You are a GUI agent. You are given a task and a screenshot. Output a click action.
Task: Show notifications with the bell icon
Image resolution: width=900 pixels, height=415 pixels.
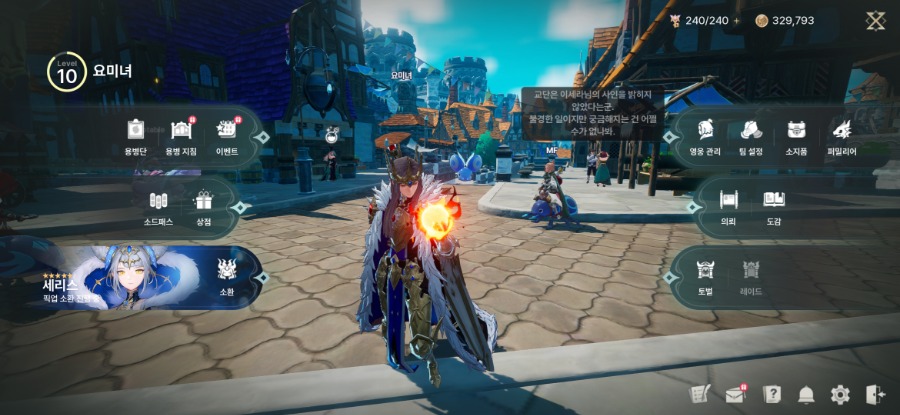point(806,394)
